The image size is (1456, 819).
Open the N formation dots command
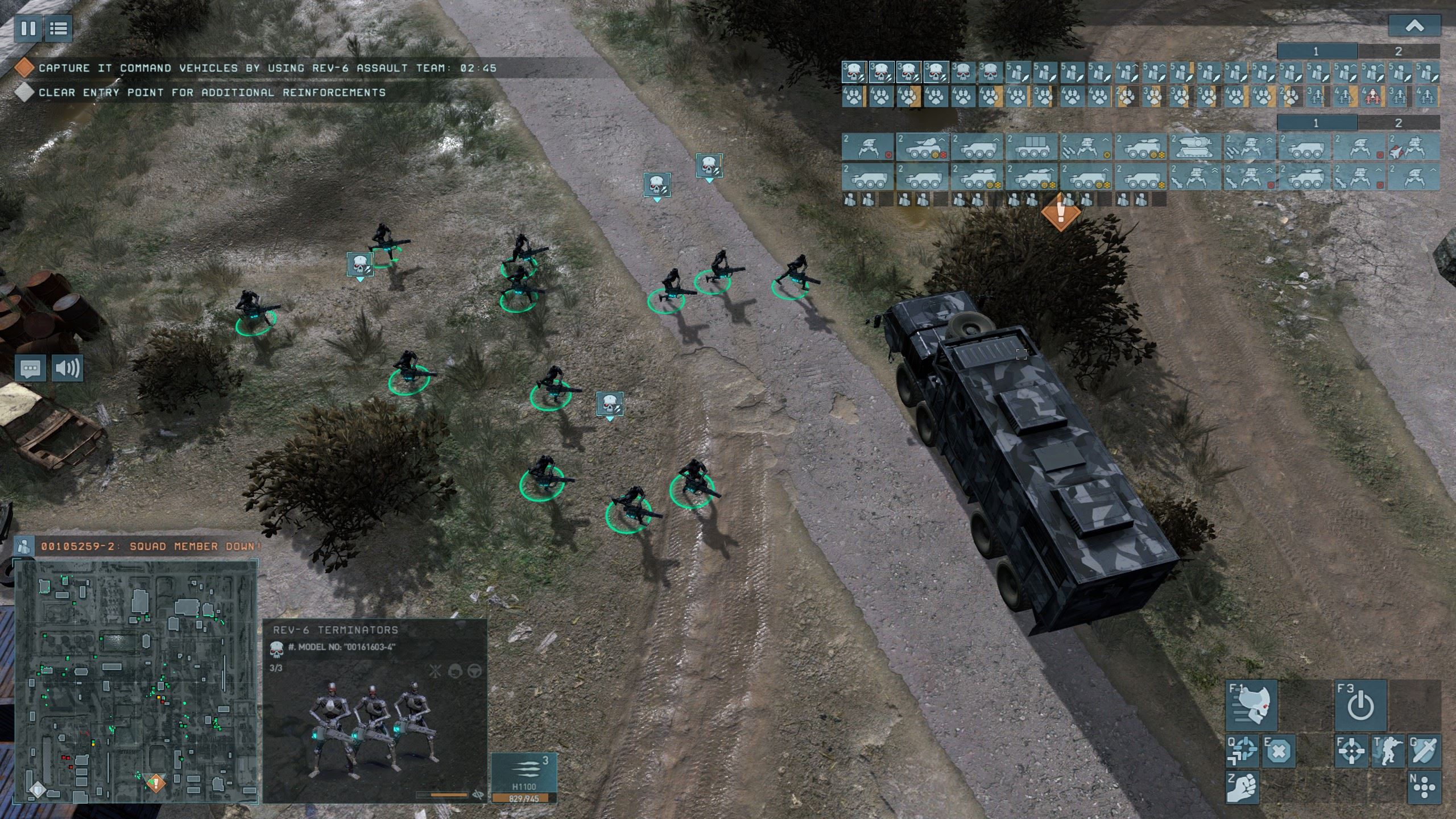tap(1424, 788)
